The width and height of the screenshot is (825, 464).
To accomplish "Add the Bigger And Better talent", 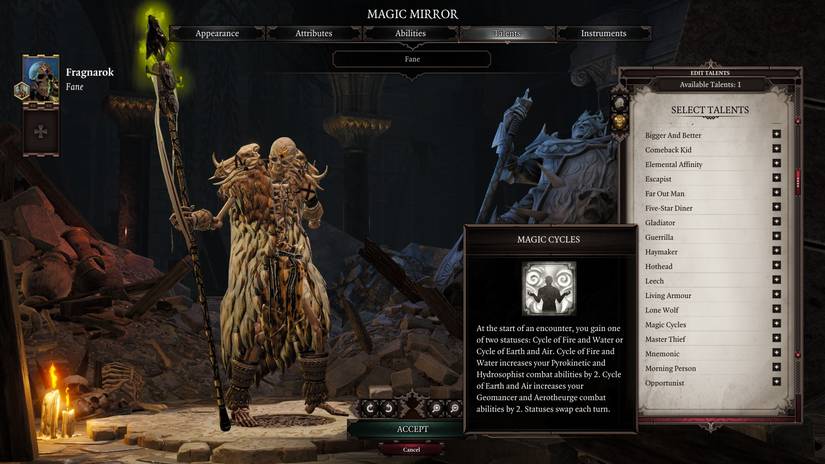I will (x=776, y=135).
